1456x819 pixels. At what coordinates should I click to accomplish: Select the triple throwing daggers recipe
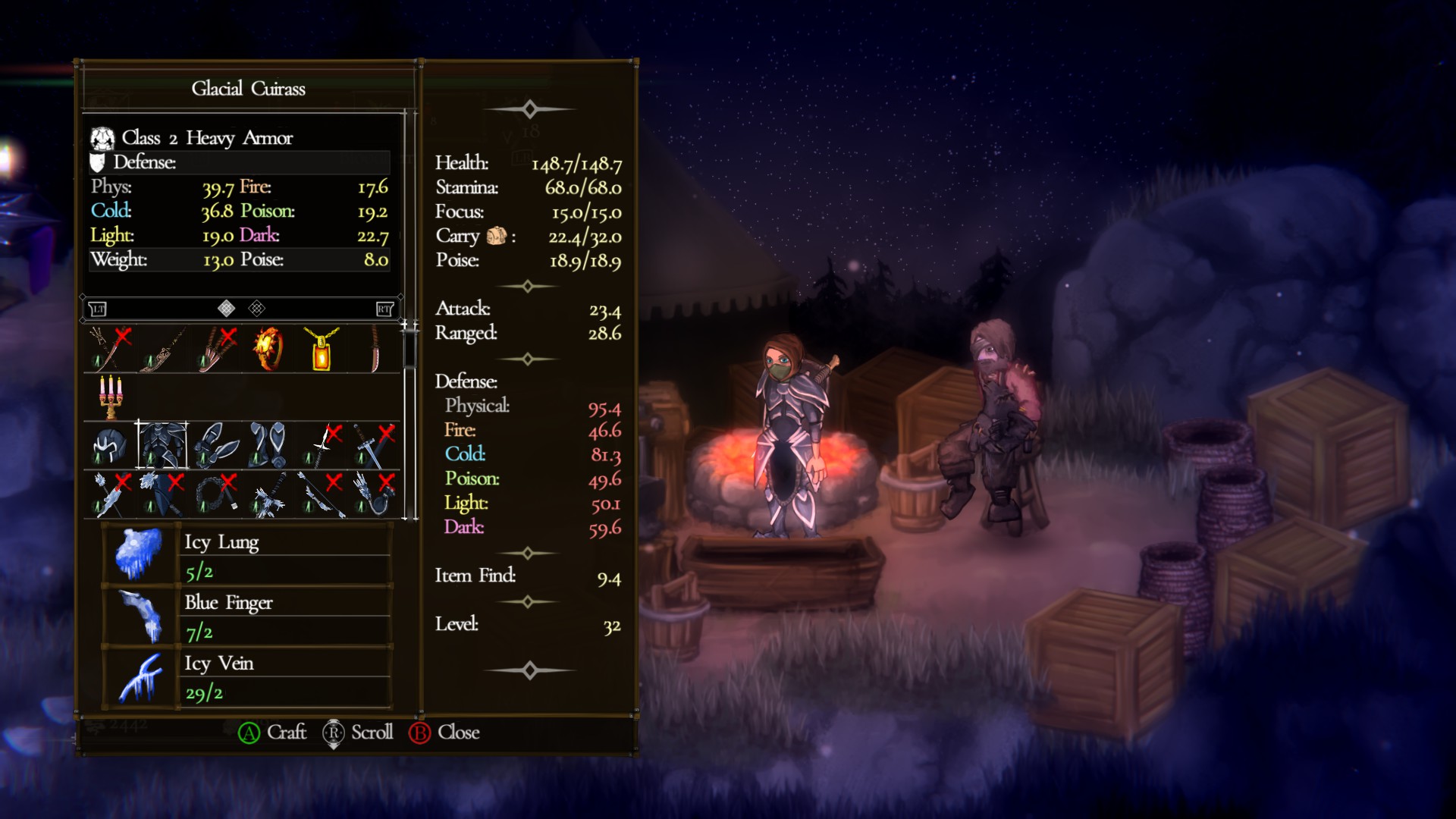(215, 350)
